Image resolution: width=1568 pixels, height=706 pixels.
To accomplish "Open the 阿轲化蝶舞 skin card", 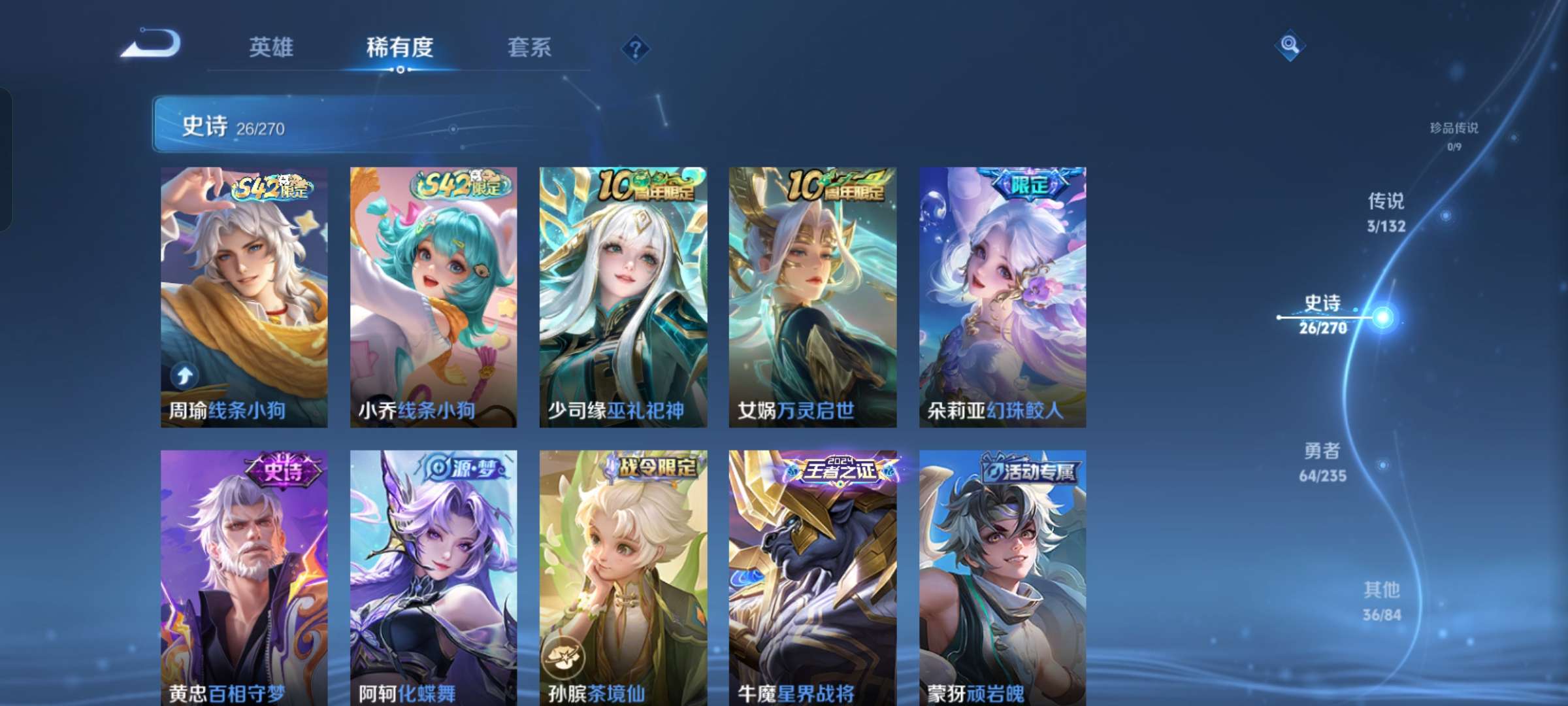I will pyautogui.click(x=433, y=575).
